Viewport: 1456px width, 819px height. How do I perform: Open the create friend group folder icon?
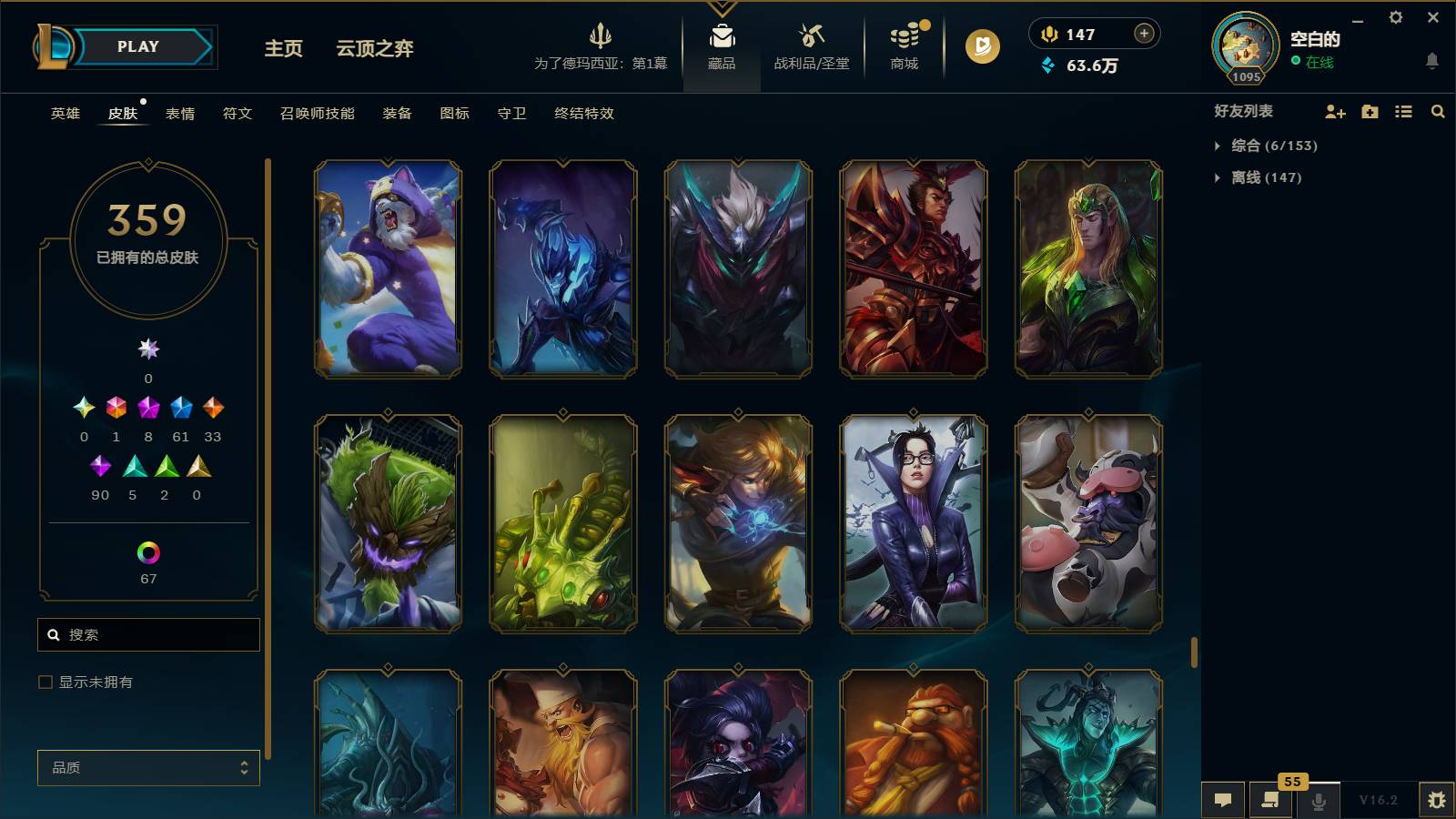[1369, 111]
